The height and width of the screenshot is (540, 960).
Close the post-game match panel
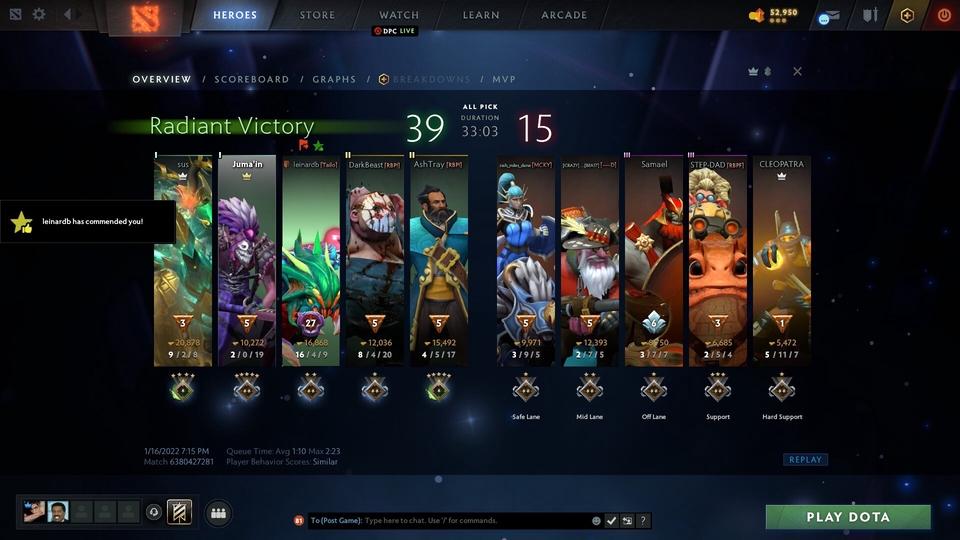tap(797, 71)
